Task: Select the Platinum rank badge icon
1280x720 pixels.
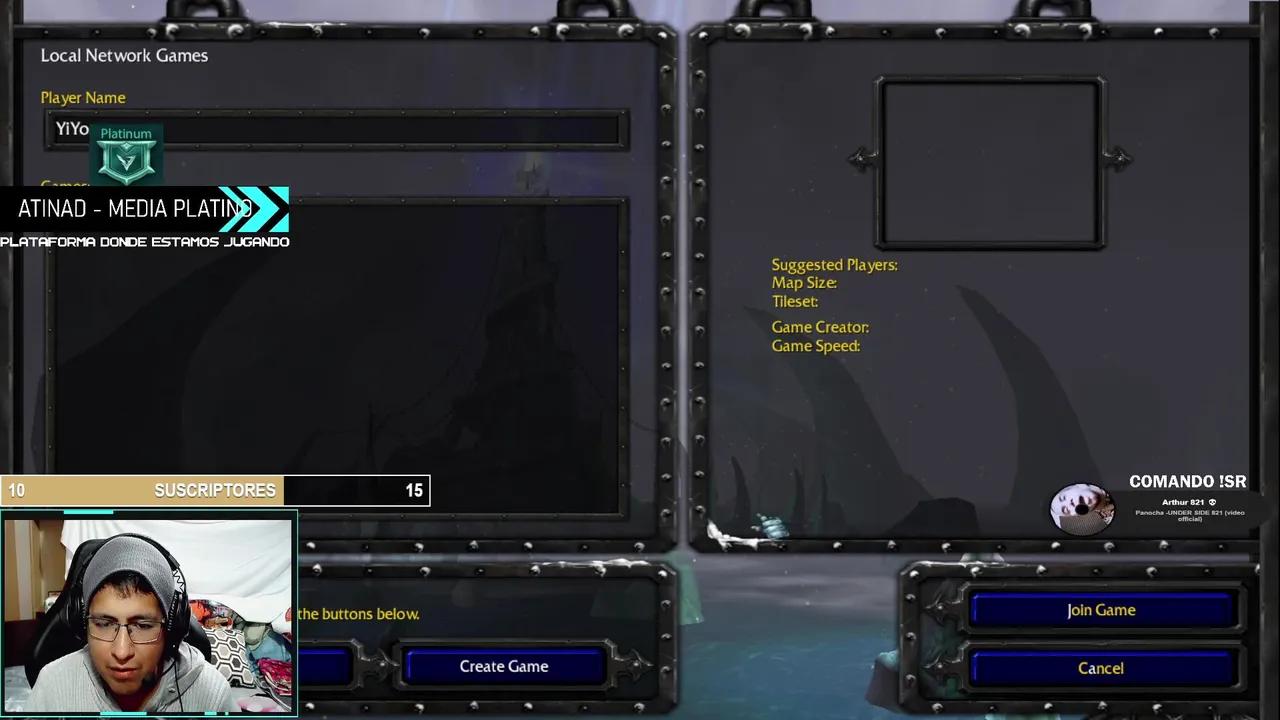Action: [126, 158]
